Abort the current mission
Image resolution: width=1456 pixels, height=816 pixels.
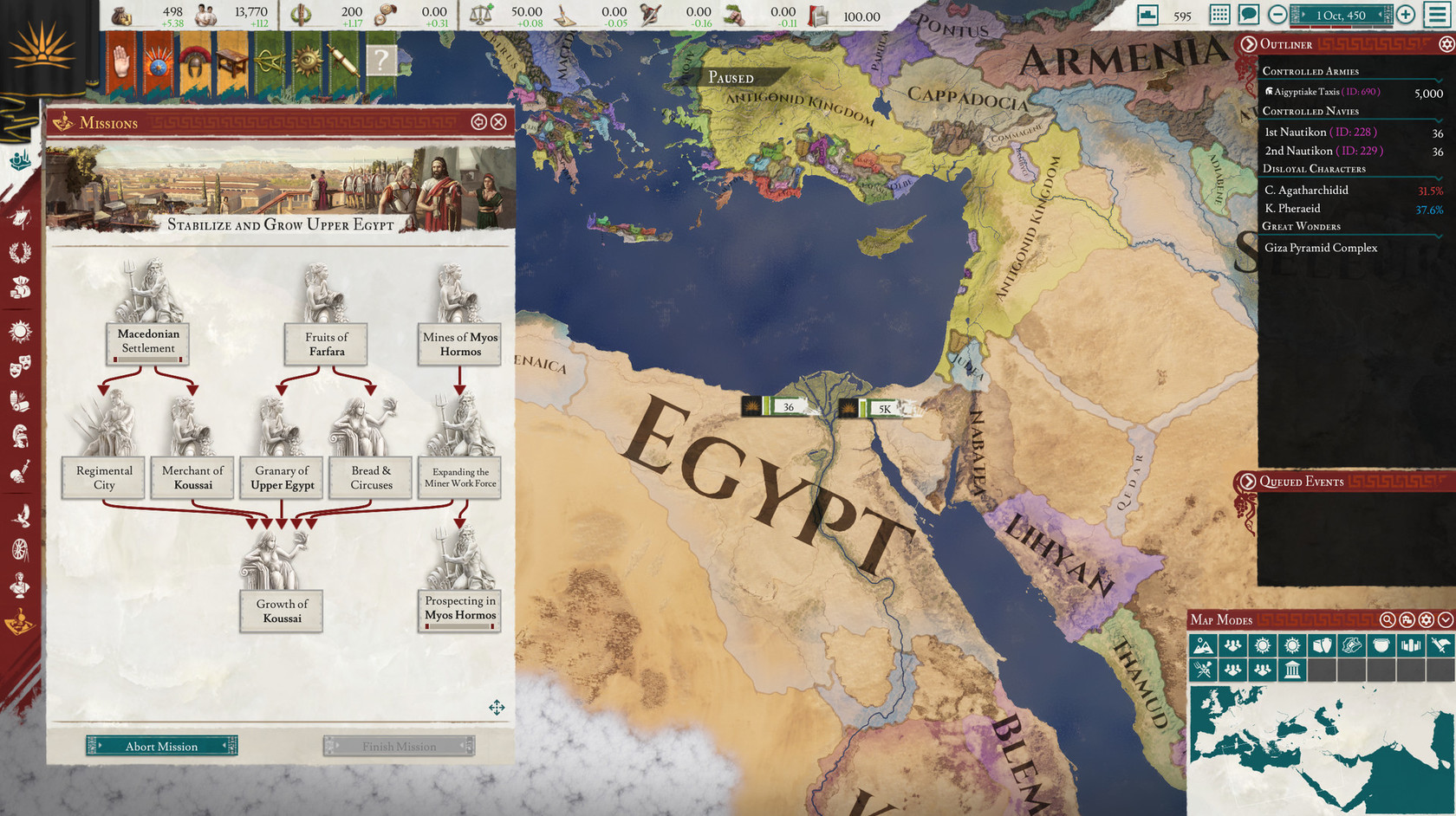tap(161, 746)
